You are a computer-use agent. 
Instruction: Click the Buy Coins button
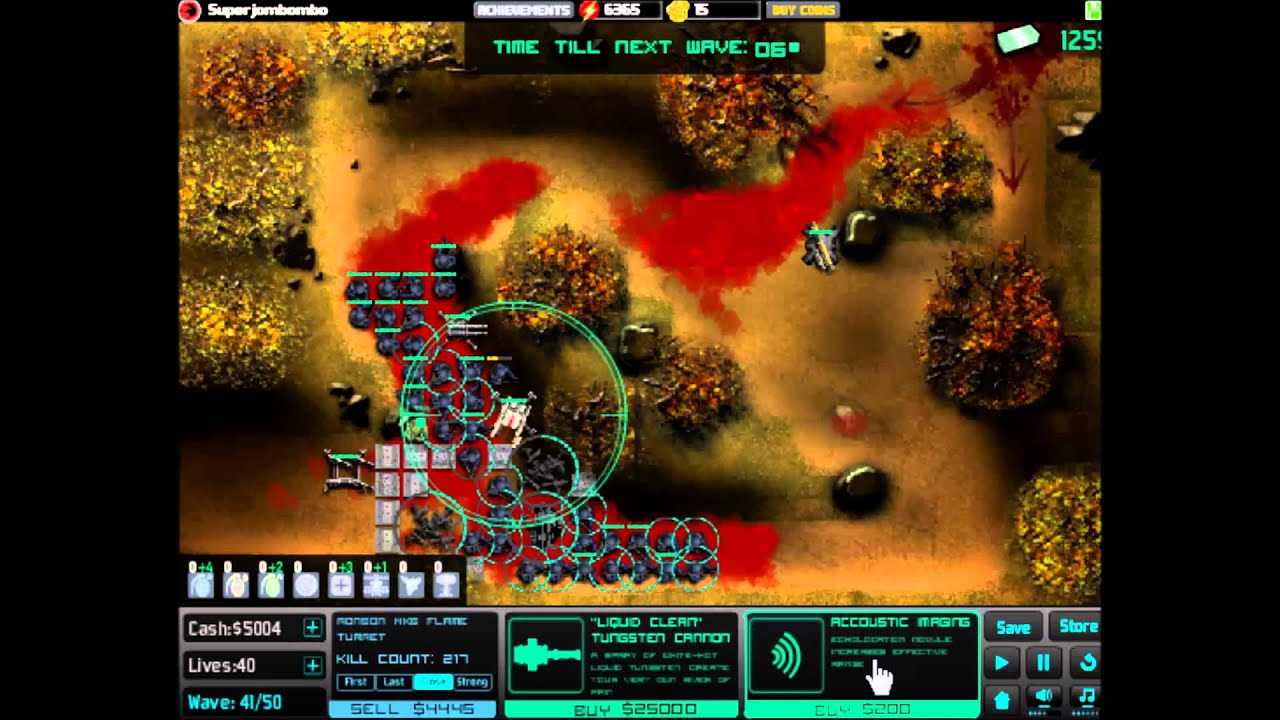point(802,10)
